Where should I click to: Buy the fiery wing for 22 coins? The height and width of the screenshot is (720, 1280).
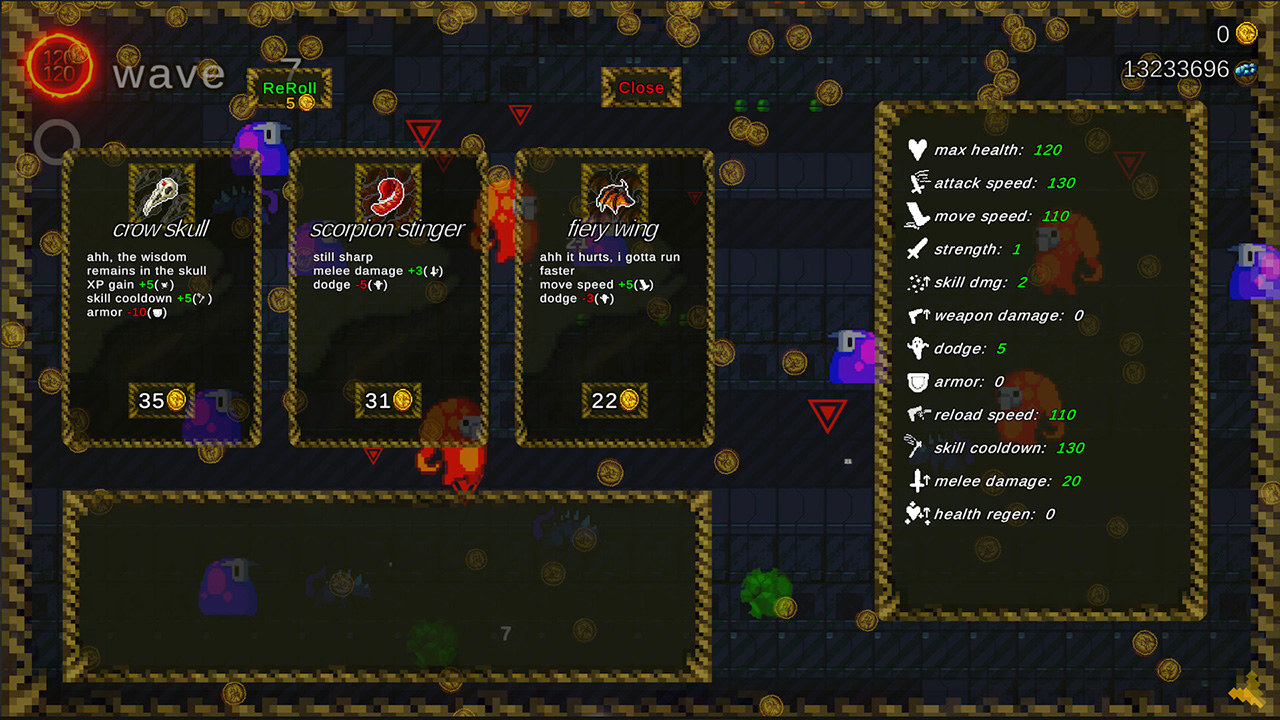(x=615, y=400)
